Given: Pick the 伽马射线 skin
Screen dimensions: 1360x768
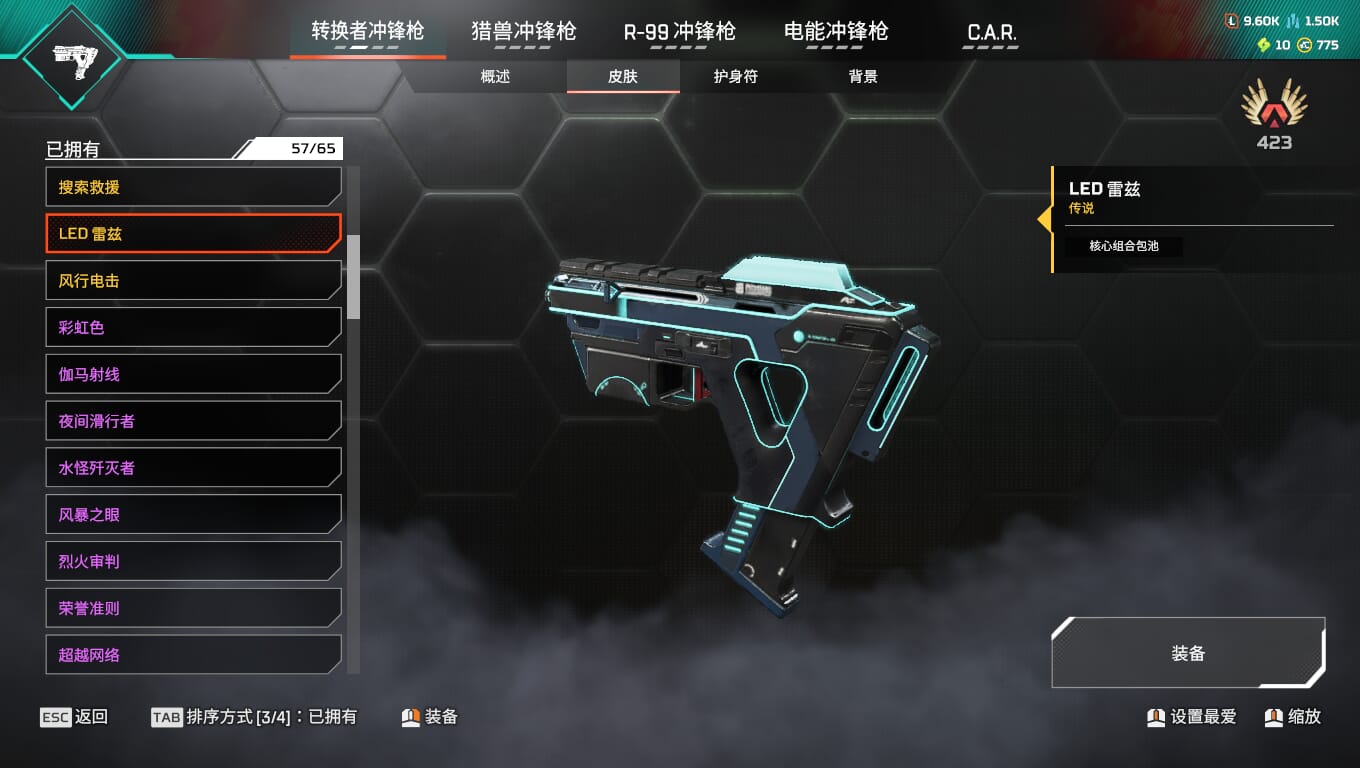Looking at the screenshot, I should 193,374.
